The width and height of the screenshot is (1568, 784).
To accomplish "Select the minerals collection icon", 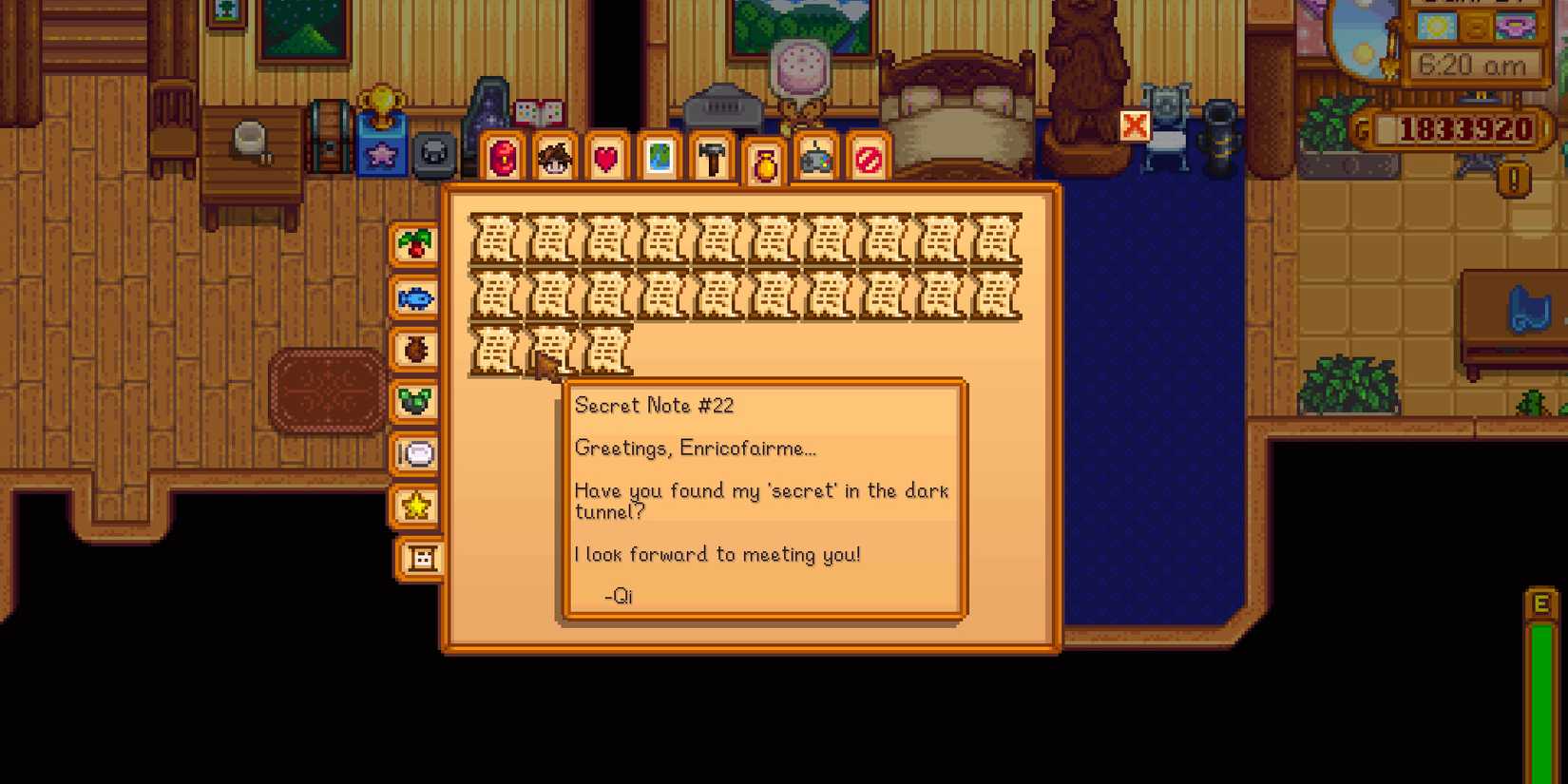I will tap(415, 401).
